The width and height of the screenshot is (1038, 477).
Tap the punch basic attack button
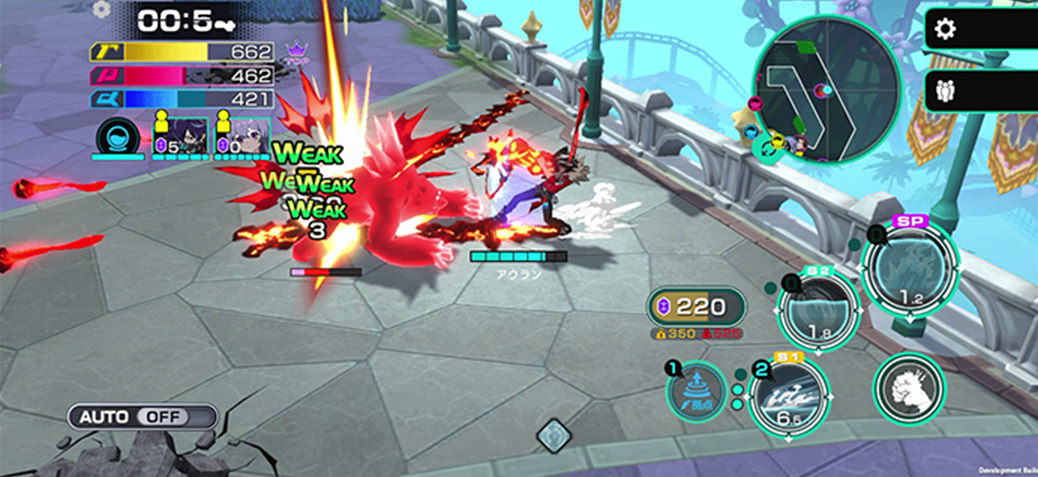pyautogui.click(x=908, y=387)
